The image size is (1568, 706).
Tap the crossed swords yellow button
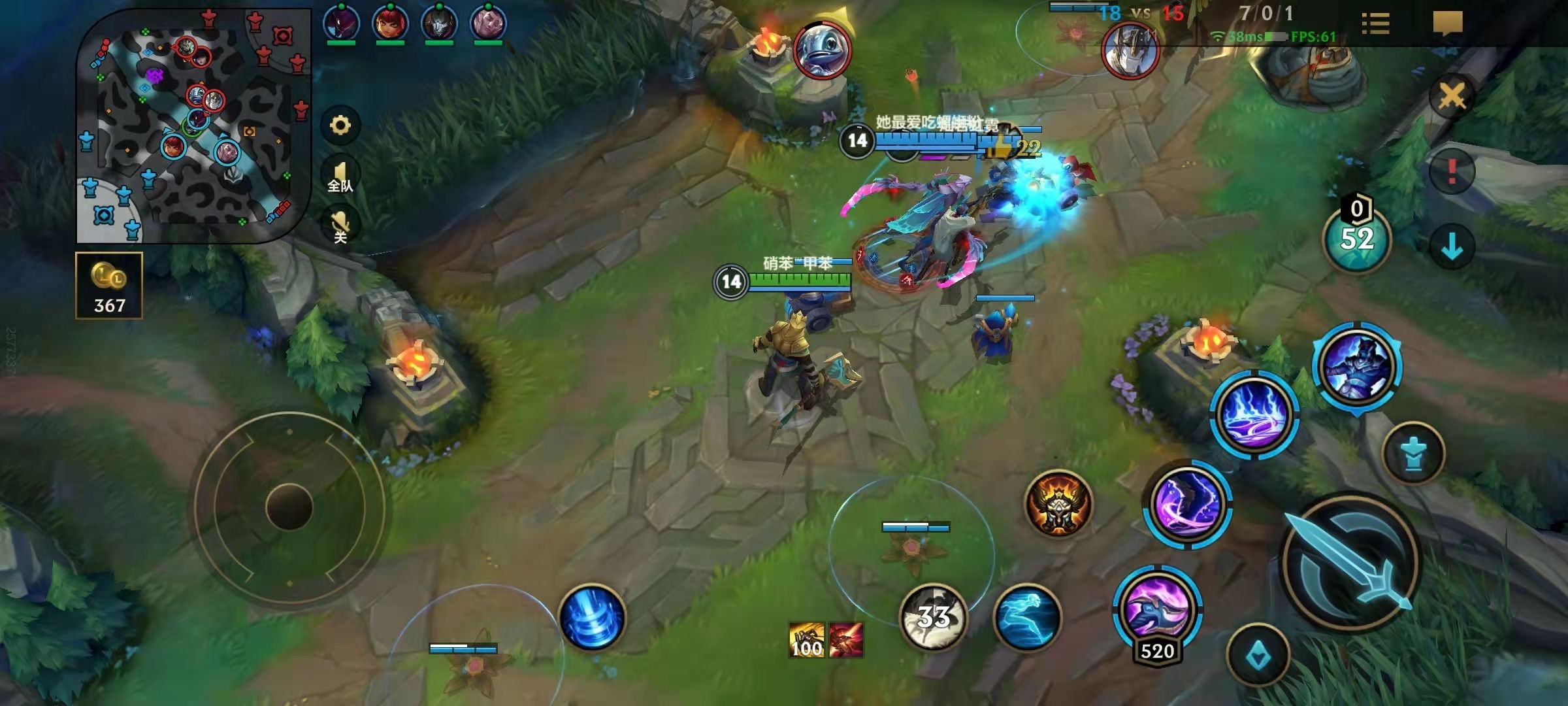(x=1452, y=97)
